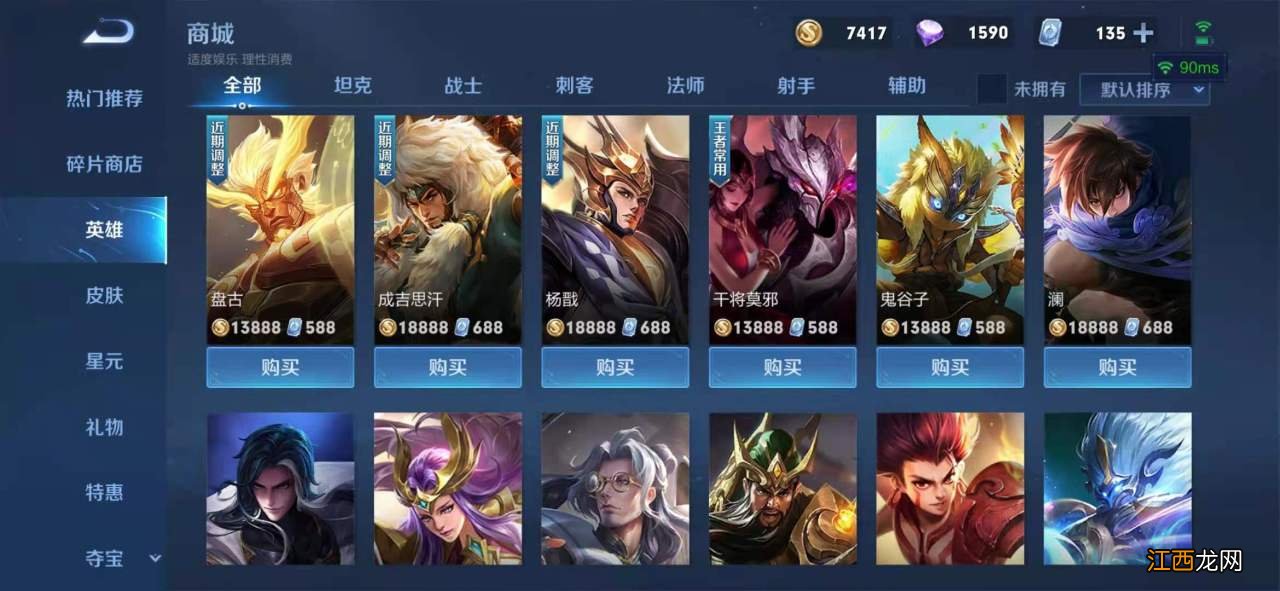Open the 星元 section
The width and height of the screenshot is (1280, 591).
point(104,361)
